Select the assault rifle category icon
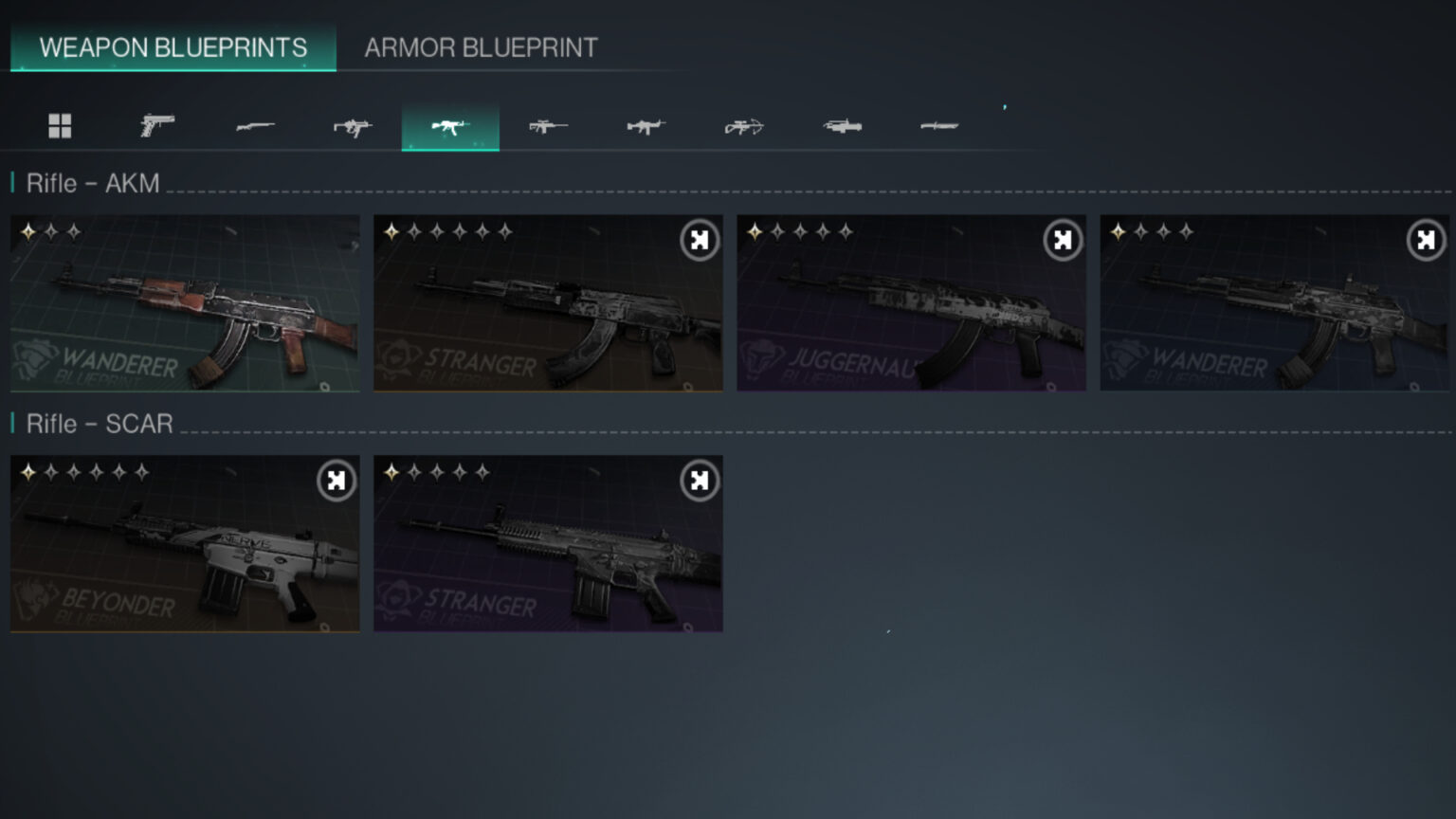 (x=450, y=125)
